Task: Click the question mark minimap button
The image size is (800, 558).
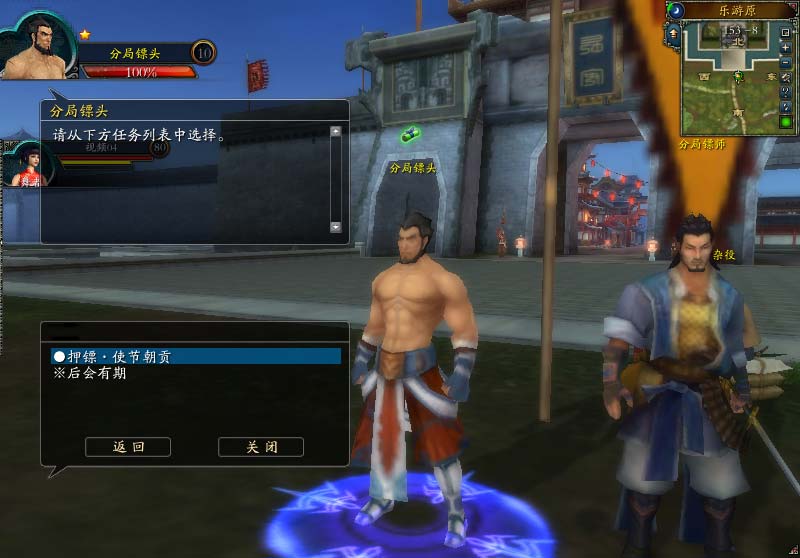Action: tap(785, 93)
